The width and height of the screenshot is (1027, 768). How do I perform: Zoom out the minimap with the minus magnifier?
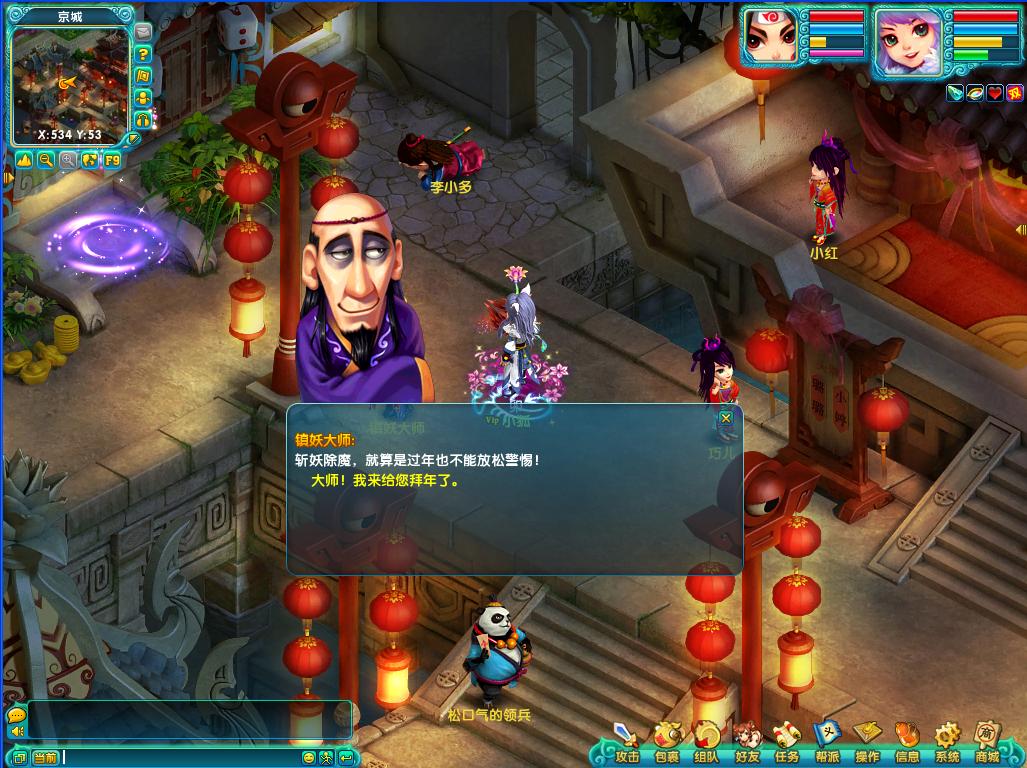(46, 160)
